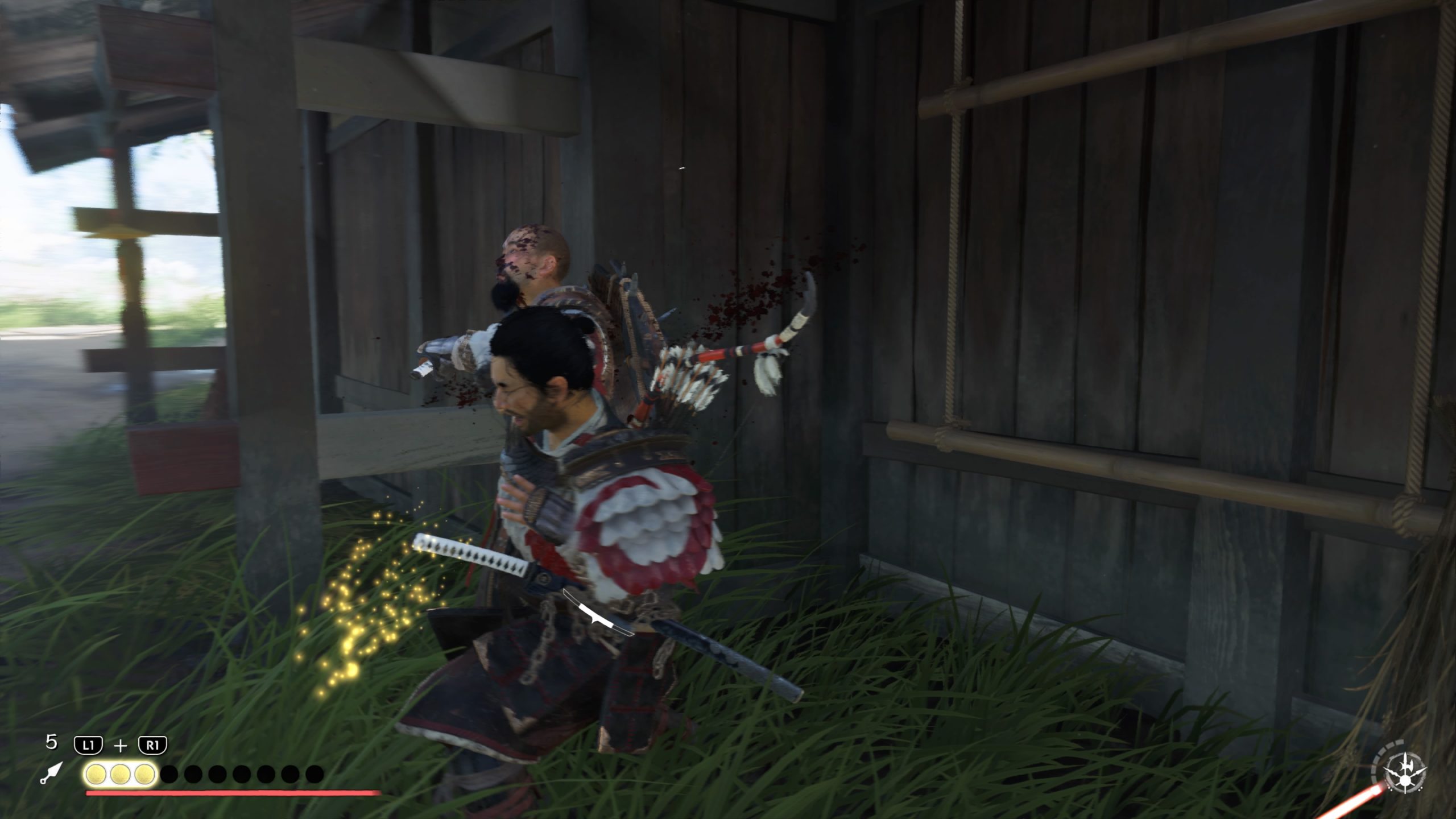Viewport: 1456px width, 819px height.
Task: Click the plus sign between L1 and R1 prompts
Action: tap(121, 745)
